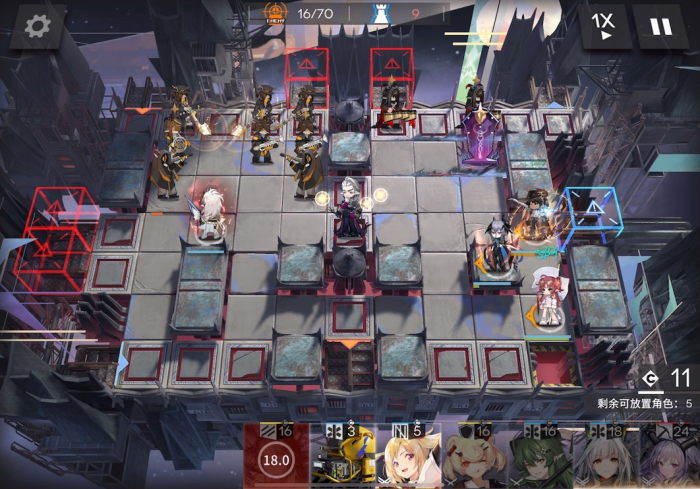
Task: Select the red operator card on 18.0 cooldown
Action: (276, 458)
